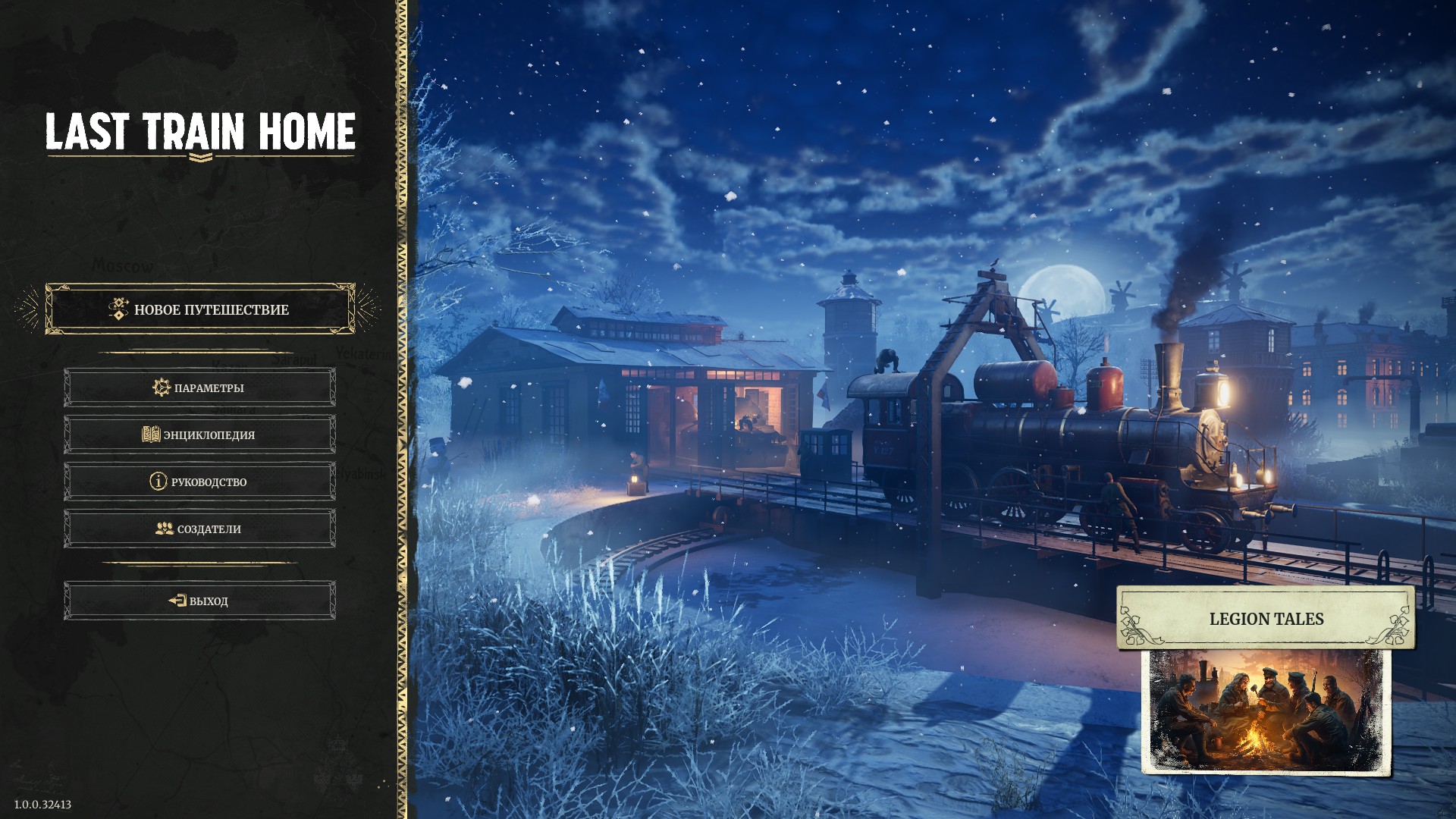
Task: Start a new journey with Новое путешествие
Action: point(200,309)
